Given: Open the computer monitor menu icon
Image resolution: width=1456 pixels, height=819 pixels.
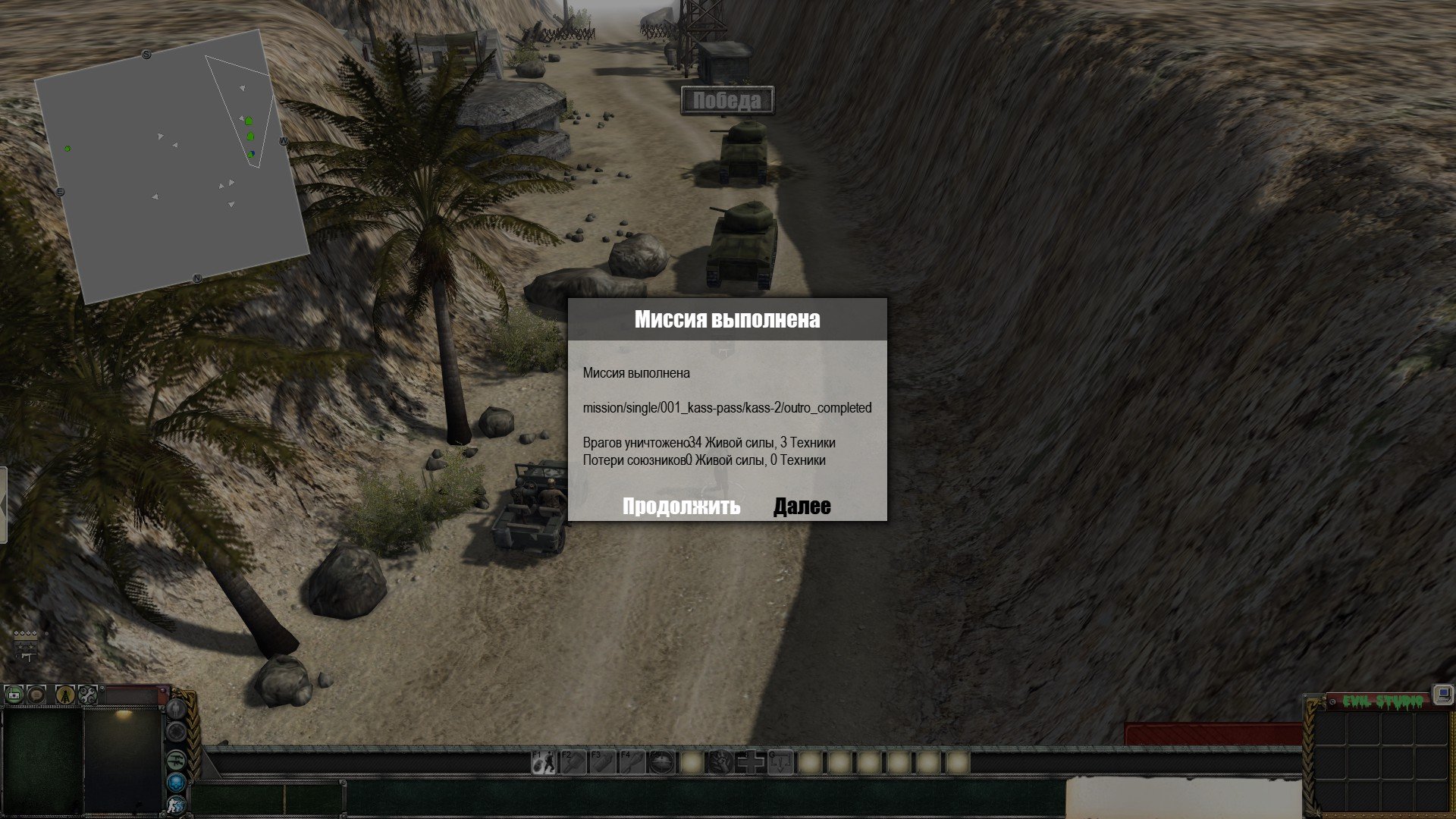Looking at the screenshot, I should click(x=1442, y=694).
